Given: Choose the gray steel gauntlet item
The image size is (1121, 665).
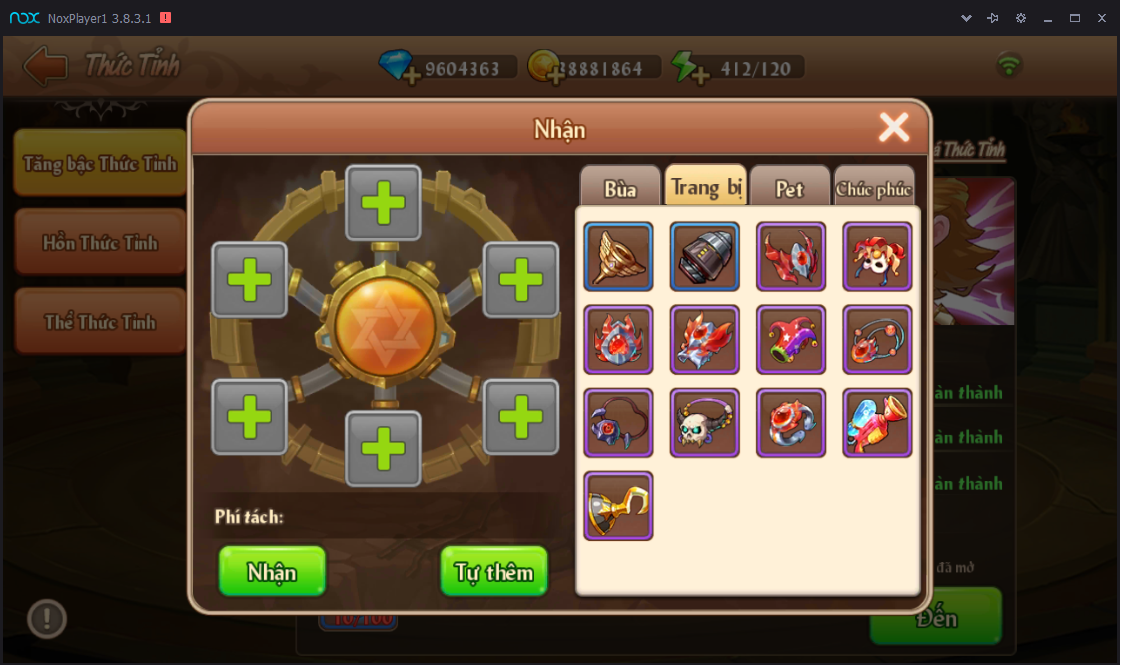Looking at the screenshot, I should pyautogui.click(x=704, y=257).
